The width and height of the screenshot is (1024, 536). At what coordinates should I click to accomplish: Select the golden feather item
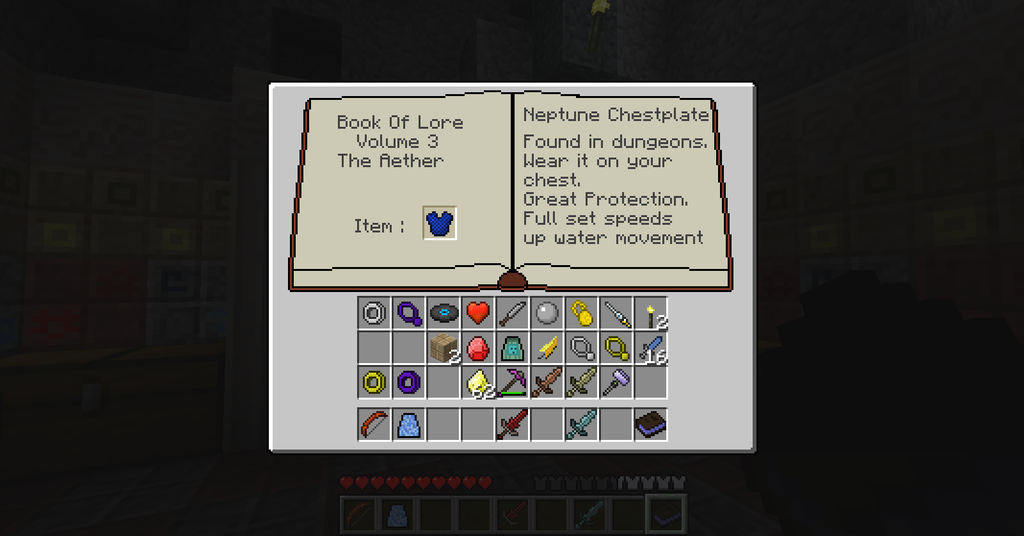[547, 347]
